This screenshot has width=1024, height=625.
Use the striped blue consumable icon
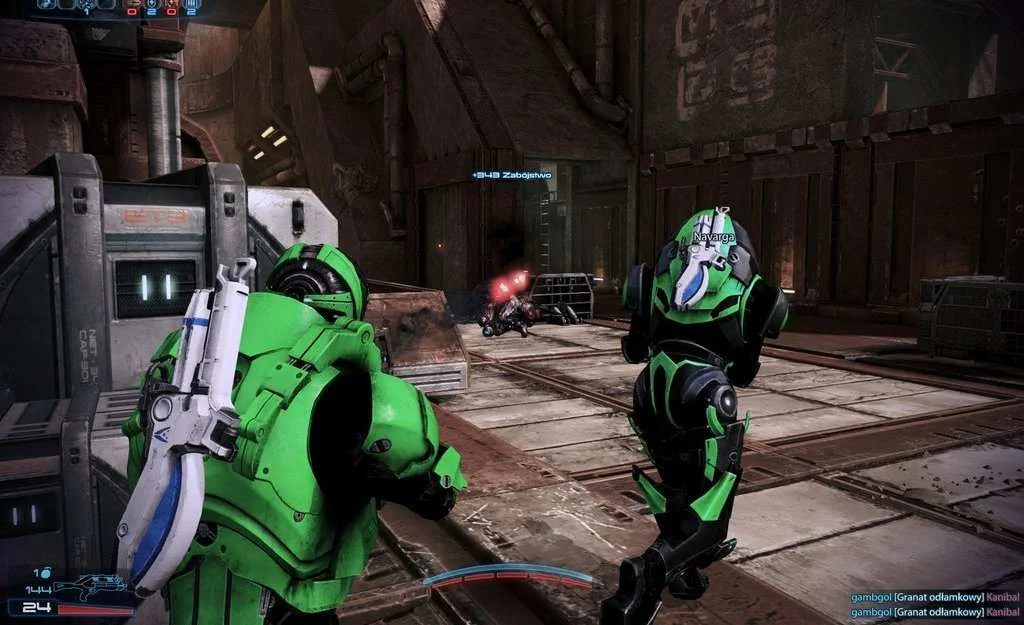190,5
